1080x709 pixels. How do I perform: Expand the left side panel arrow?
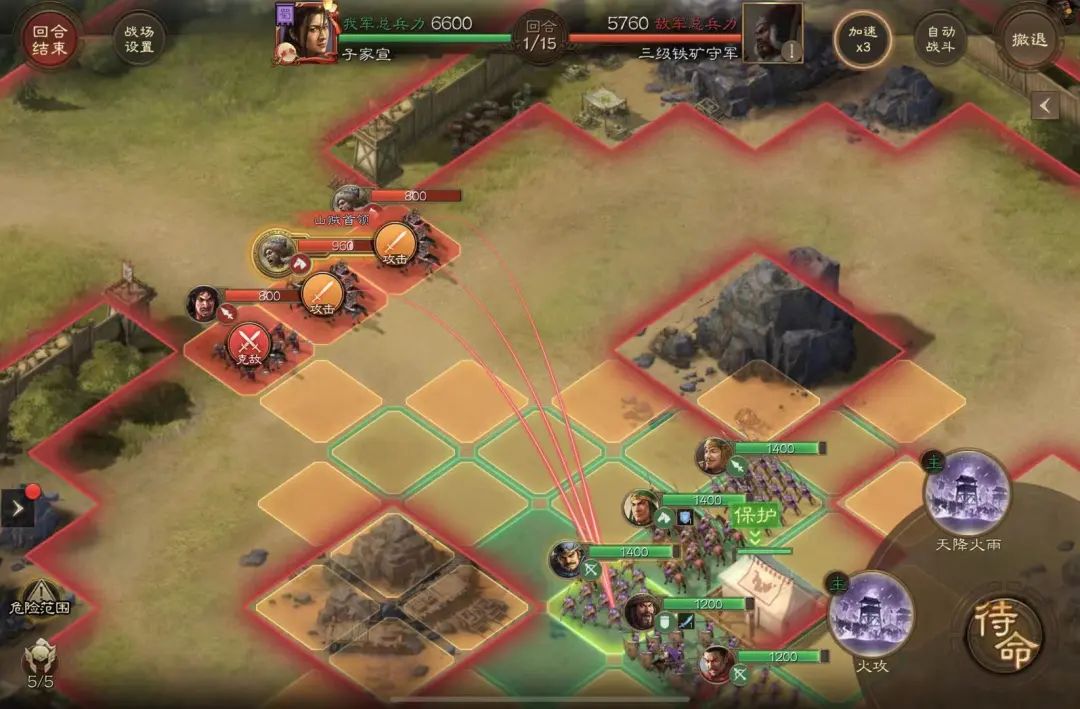(19, 509)
